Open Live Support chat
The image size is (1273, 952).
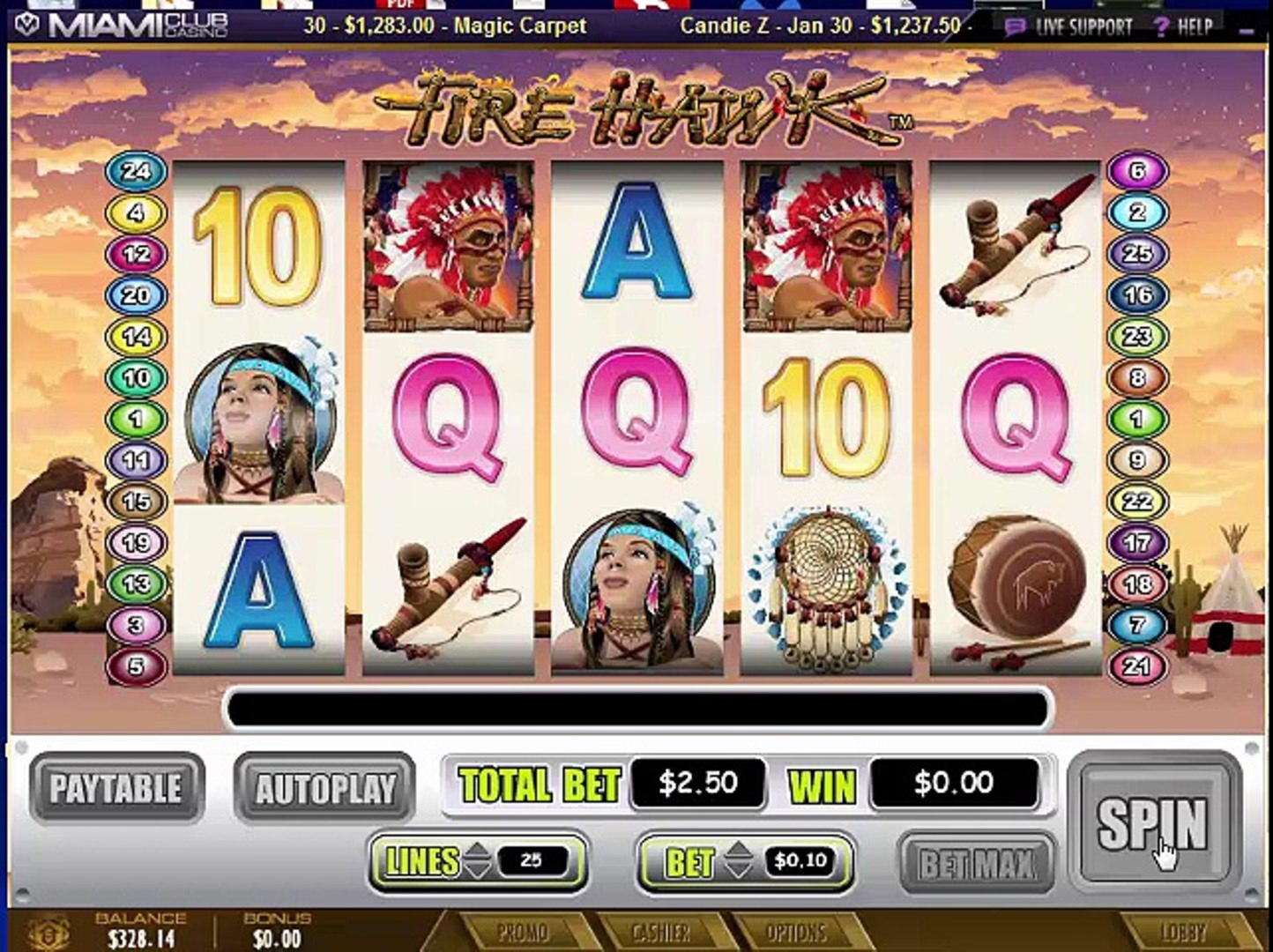click(1070, 26)
